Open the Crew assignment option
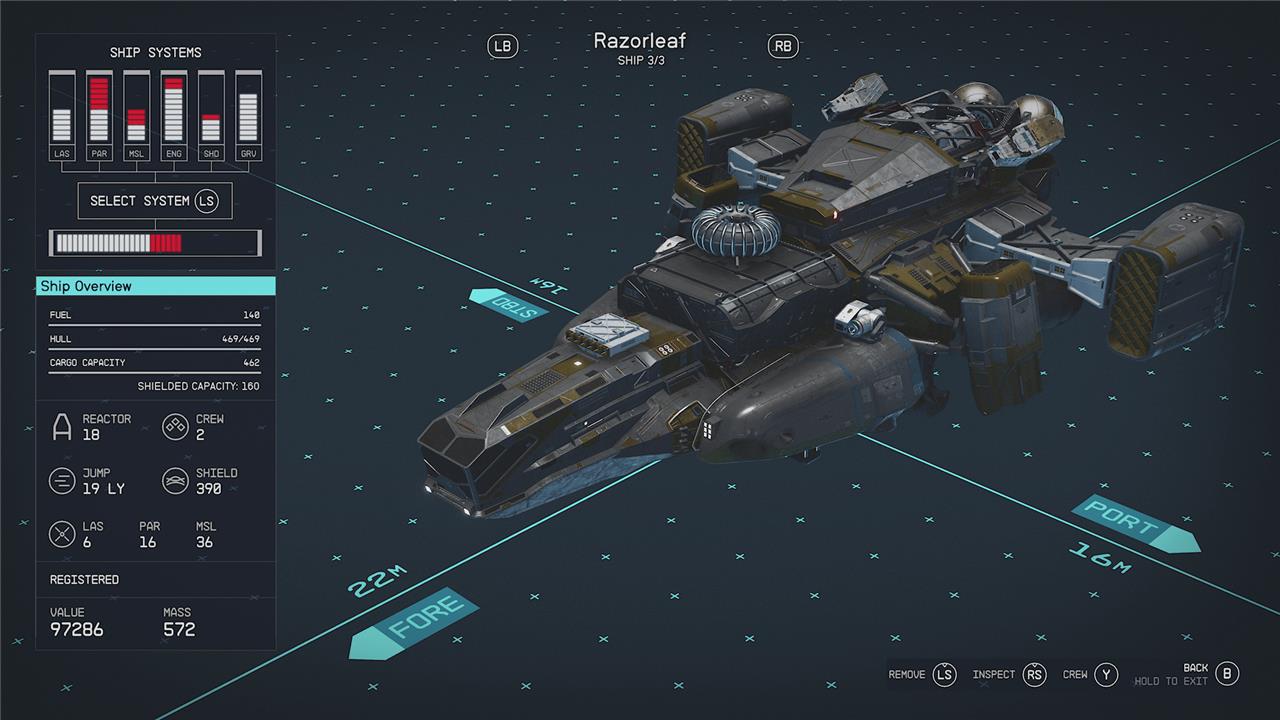1280x720 pixels. (1090, 675)
